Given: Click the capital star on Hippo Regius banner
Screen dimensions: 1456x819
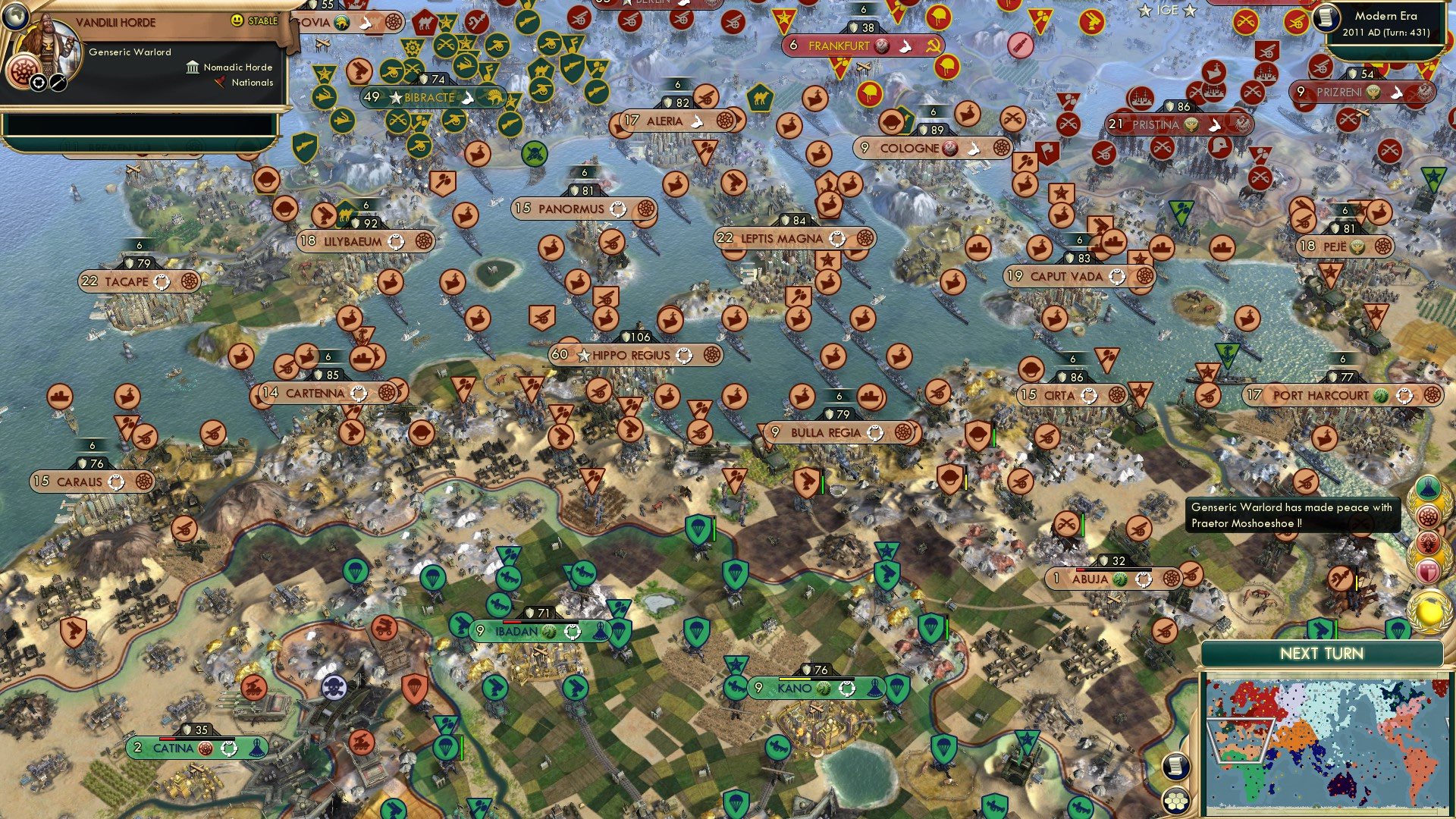Looking at the screenshot, I should pos(584,355).
